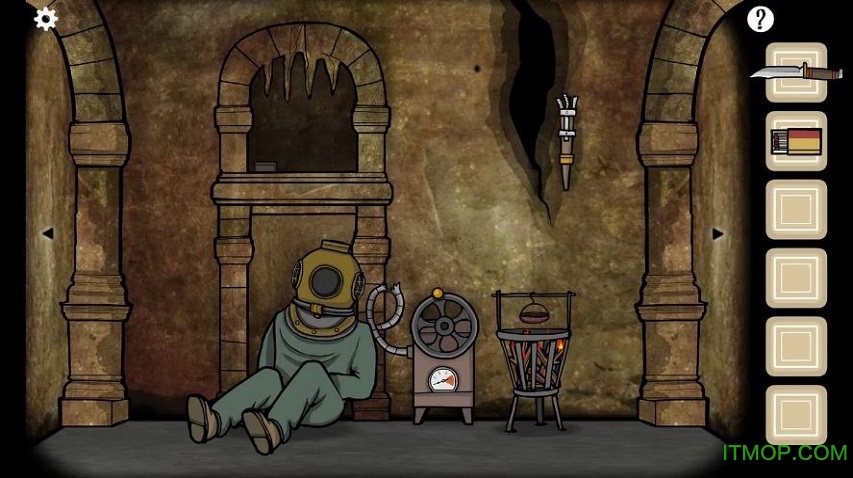
Task: Open the gear settings menu
Action: (46, 18)
